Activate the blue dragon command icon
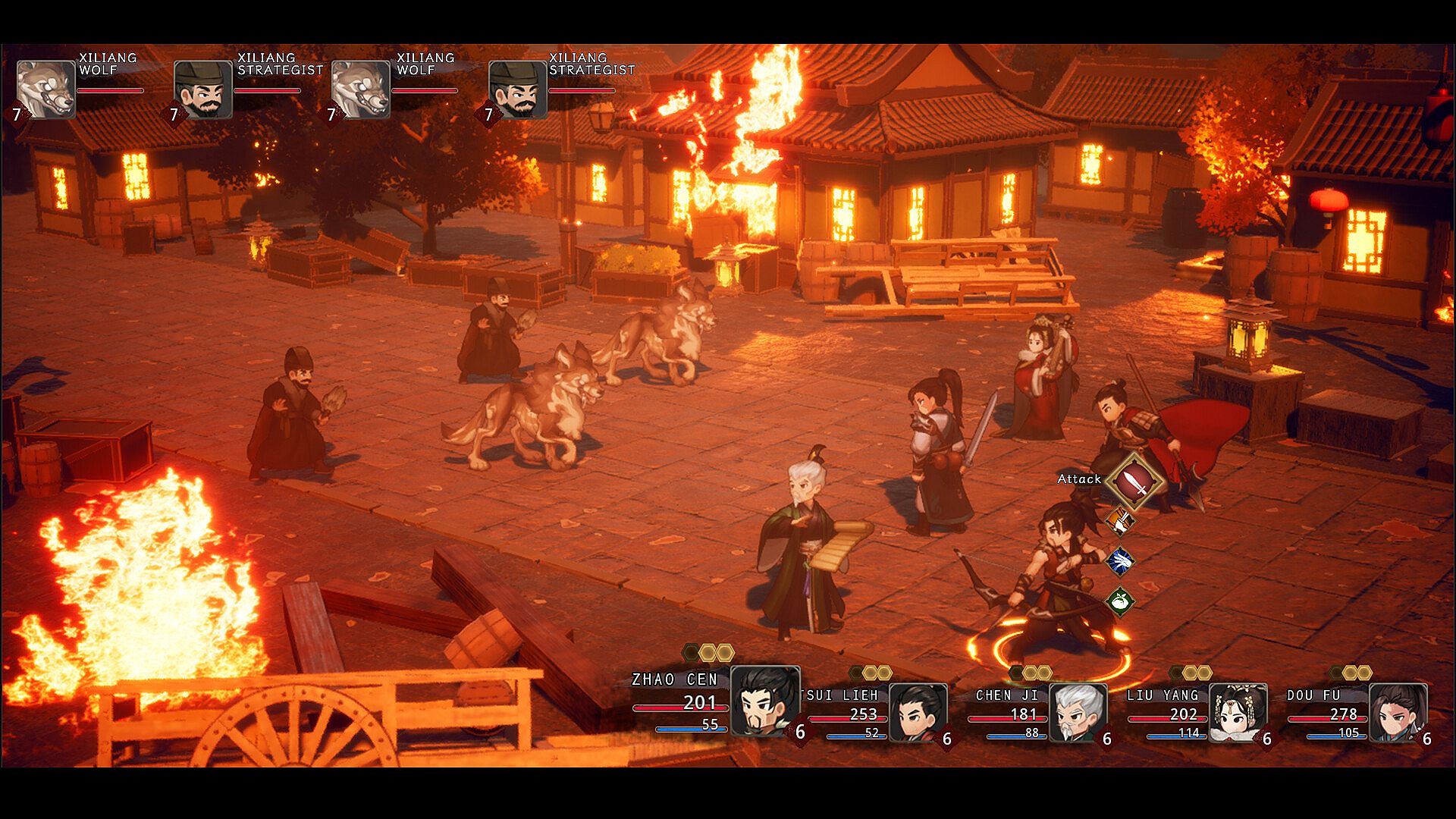 [1120, 561]
